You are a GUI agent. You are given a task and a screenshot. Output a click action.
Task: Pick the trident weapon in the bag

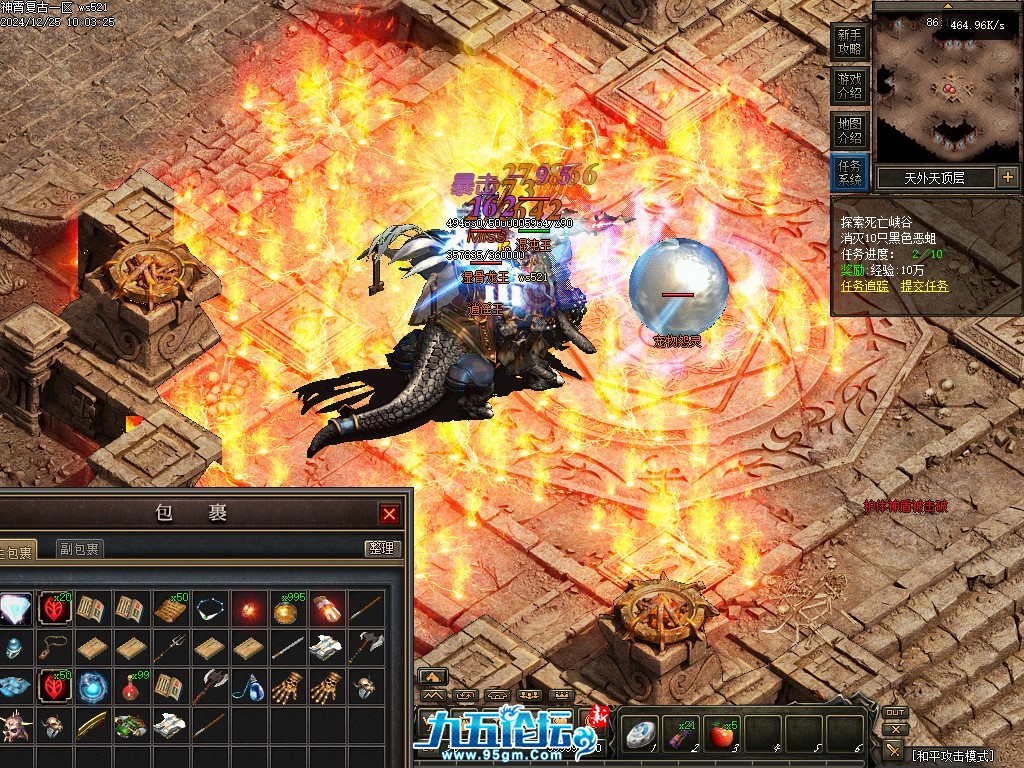pyautogui.click(x=170, y=647)
